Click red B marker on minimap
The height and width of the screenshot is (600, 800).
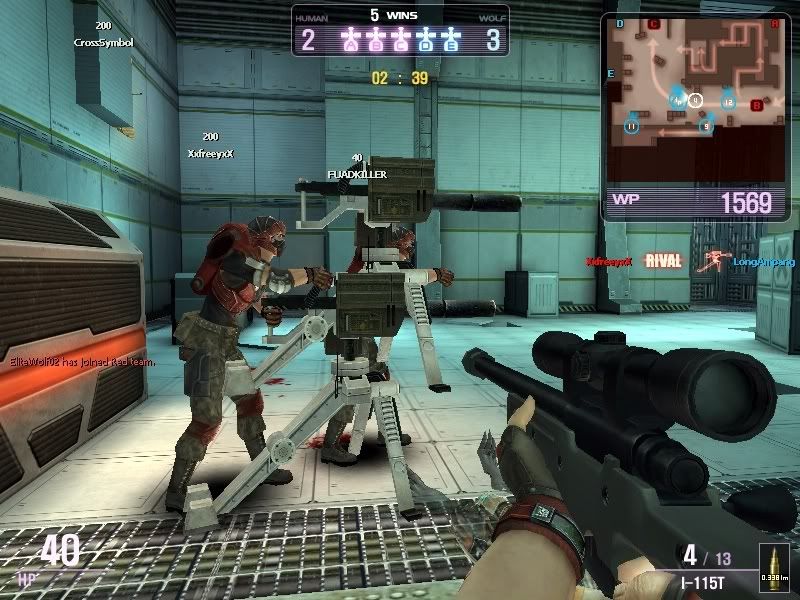[756, 105]
